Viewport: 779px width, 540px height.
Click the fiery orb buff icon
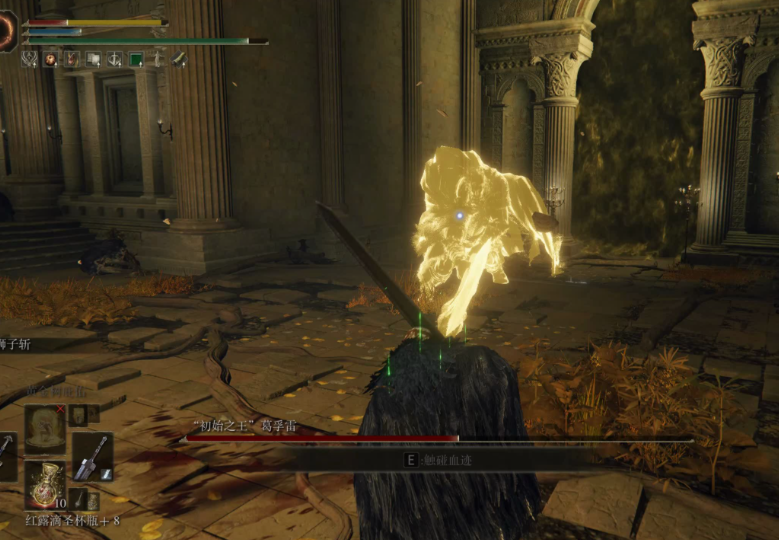coord(50,59)
